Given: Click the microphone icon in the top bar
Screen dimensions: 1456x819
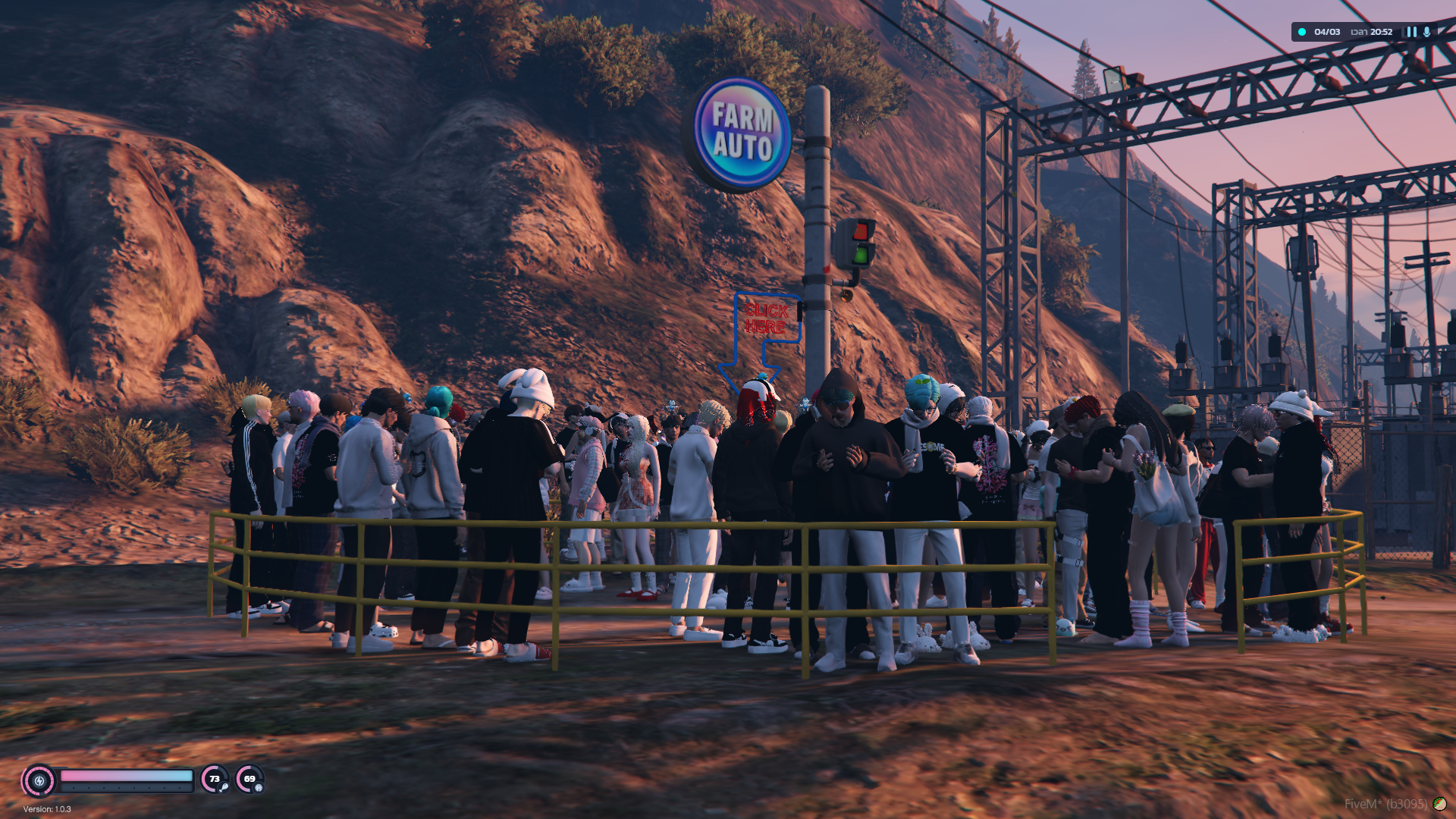Looking at the screenshot, I should coord(1427,32).
